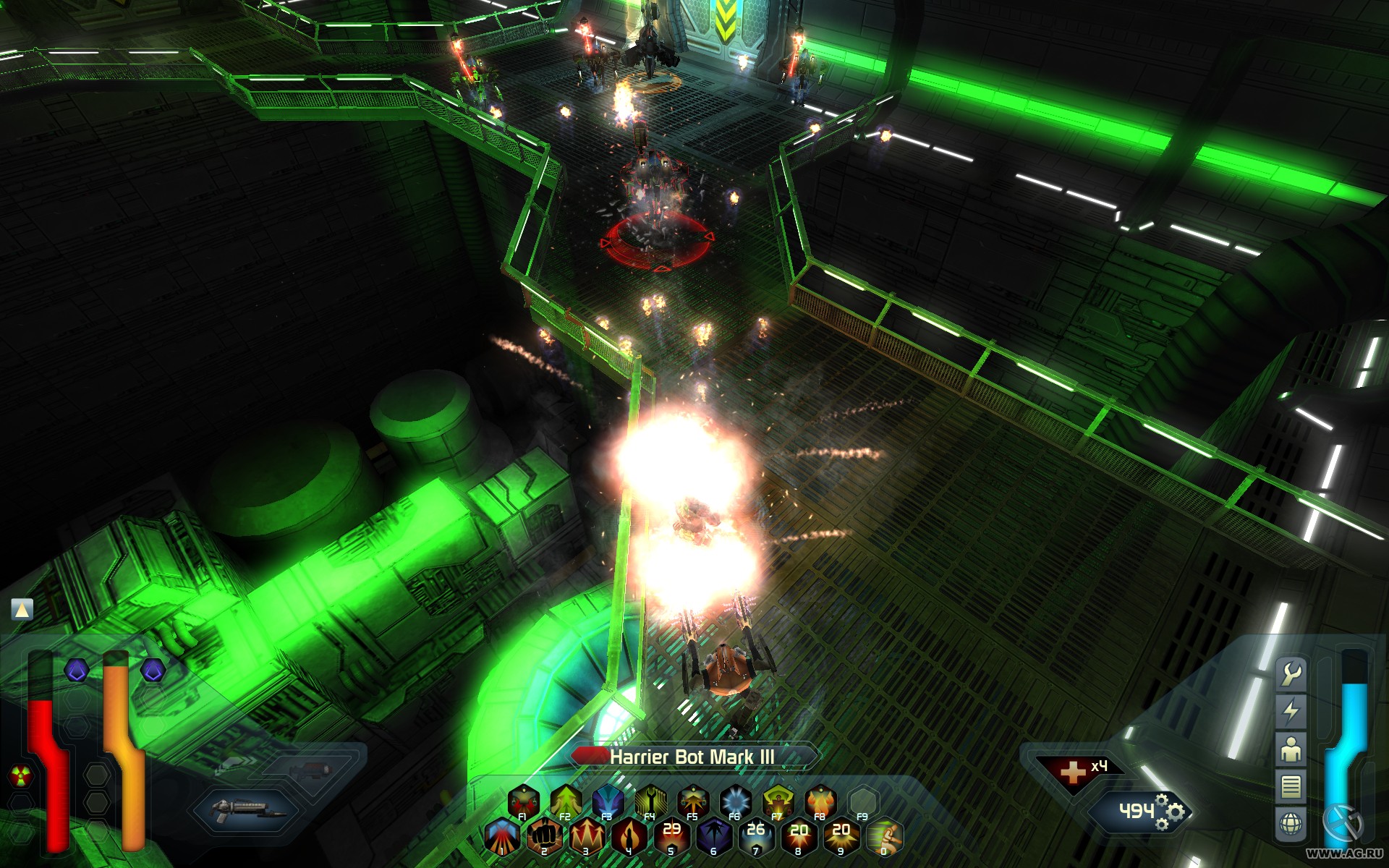
Task: Activate the flaming trio F8 skill
Action: tap(820, 801)
